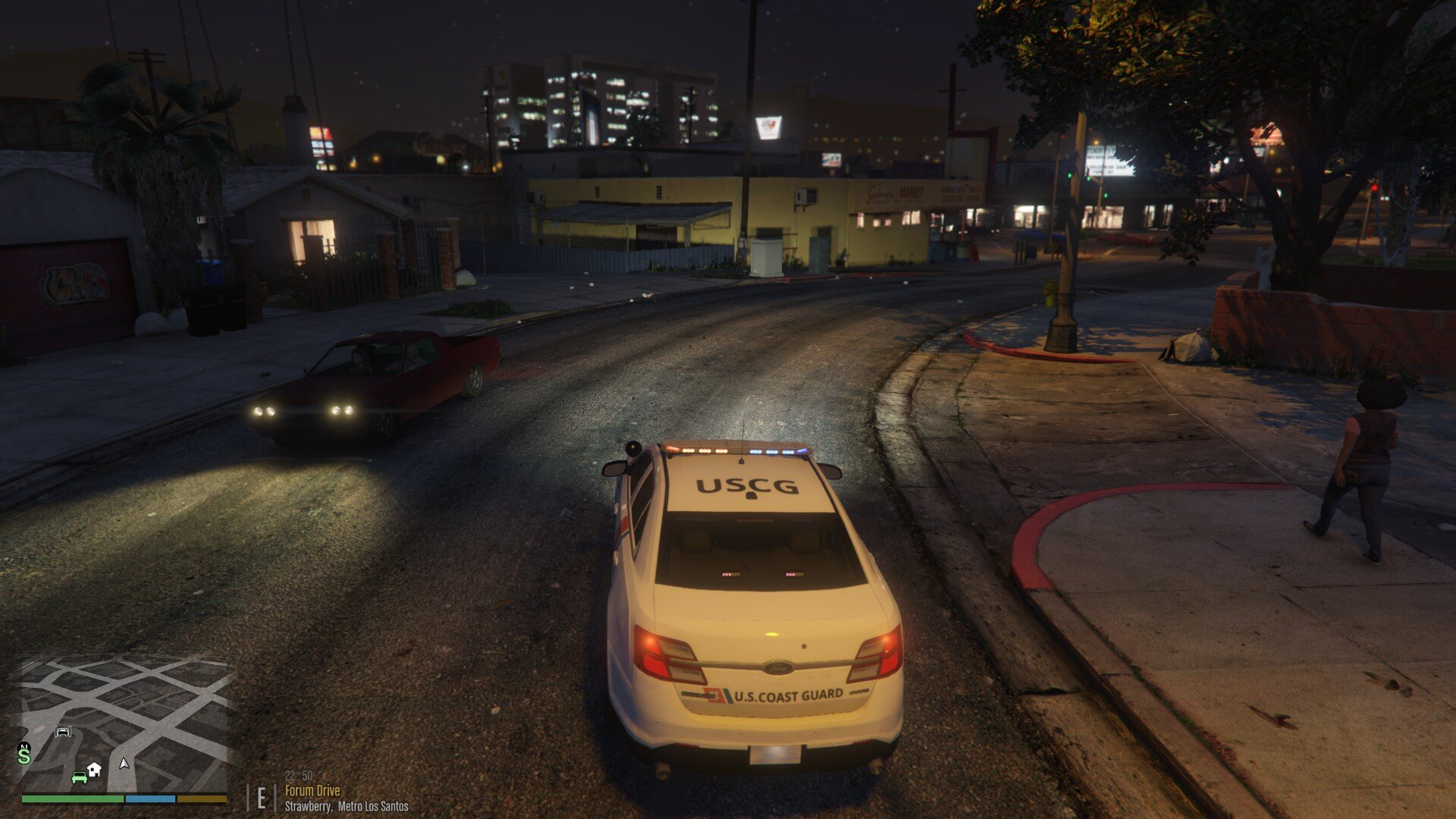The height and width of the screenshot is (819, 1456).
Task: Click the green S store blip on the minimap
Action: click(24, 756)
